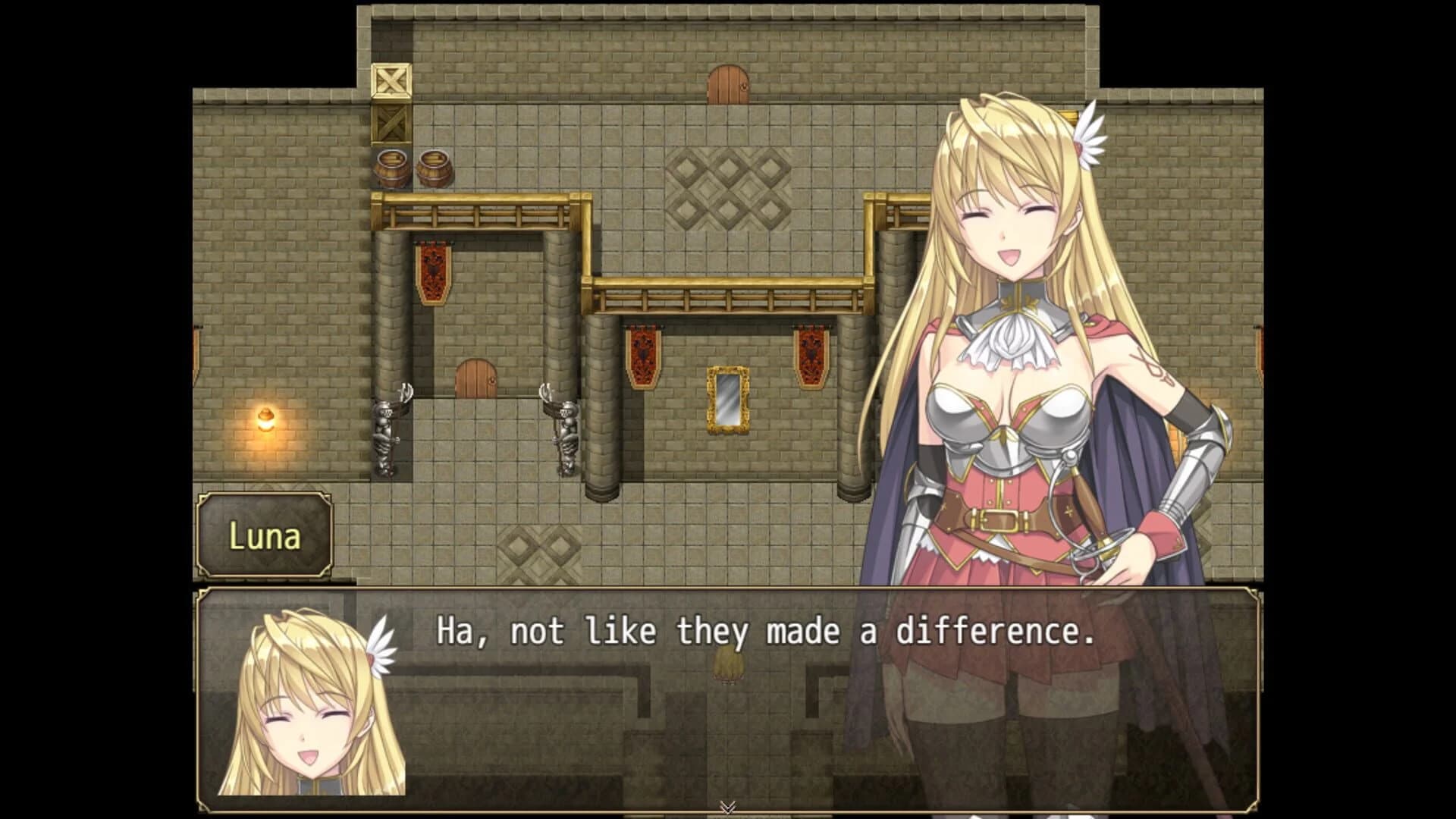Click the dialogue advance arrow
The width and height of the screenshot is (1456, 819).
[x=728, y=806]
